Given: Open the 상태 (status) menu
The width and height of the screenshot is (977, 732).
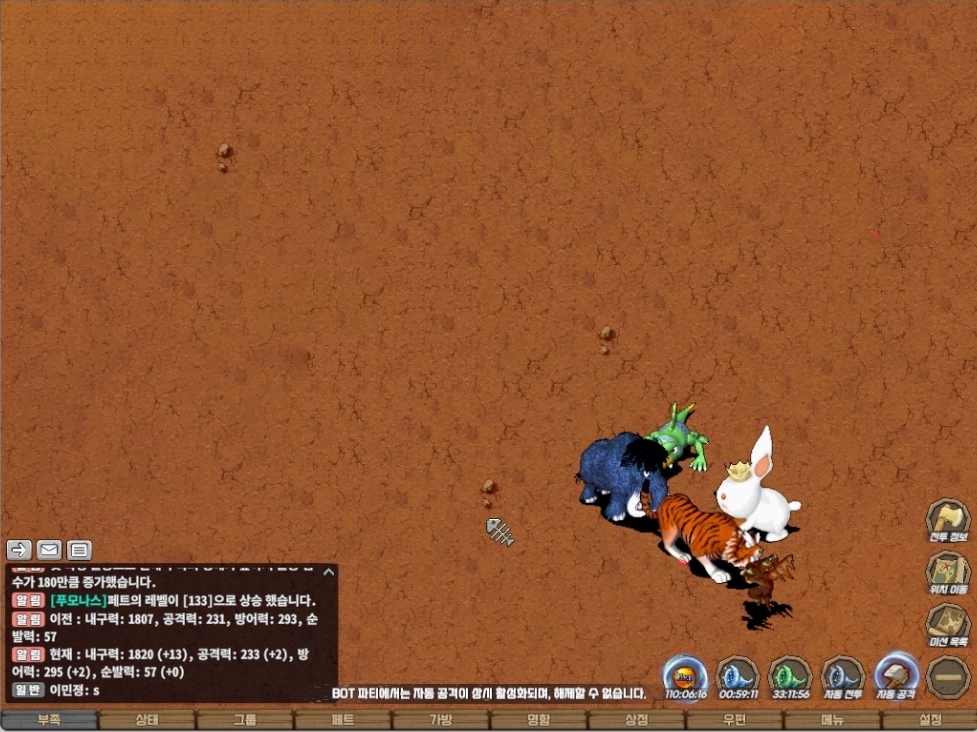Looking at the screenshot, I should (147, 720).
